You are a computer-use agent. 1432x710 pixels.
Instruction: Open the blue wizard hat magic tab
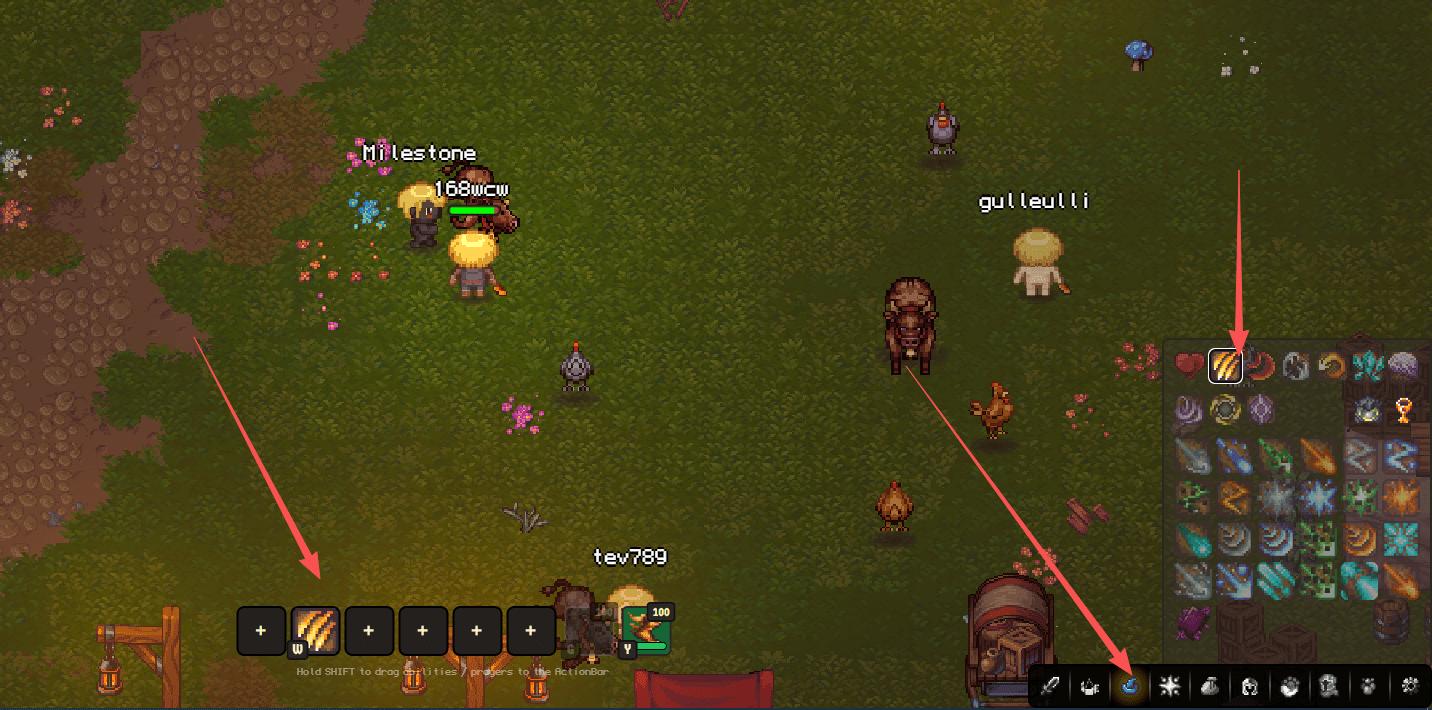1131,686
